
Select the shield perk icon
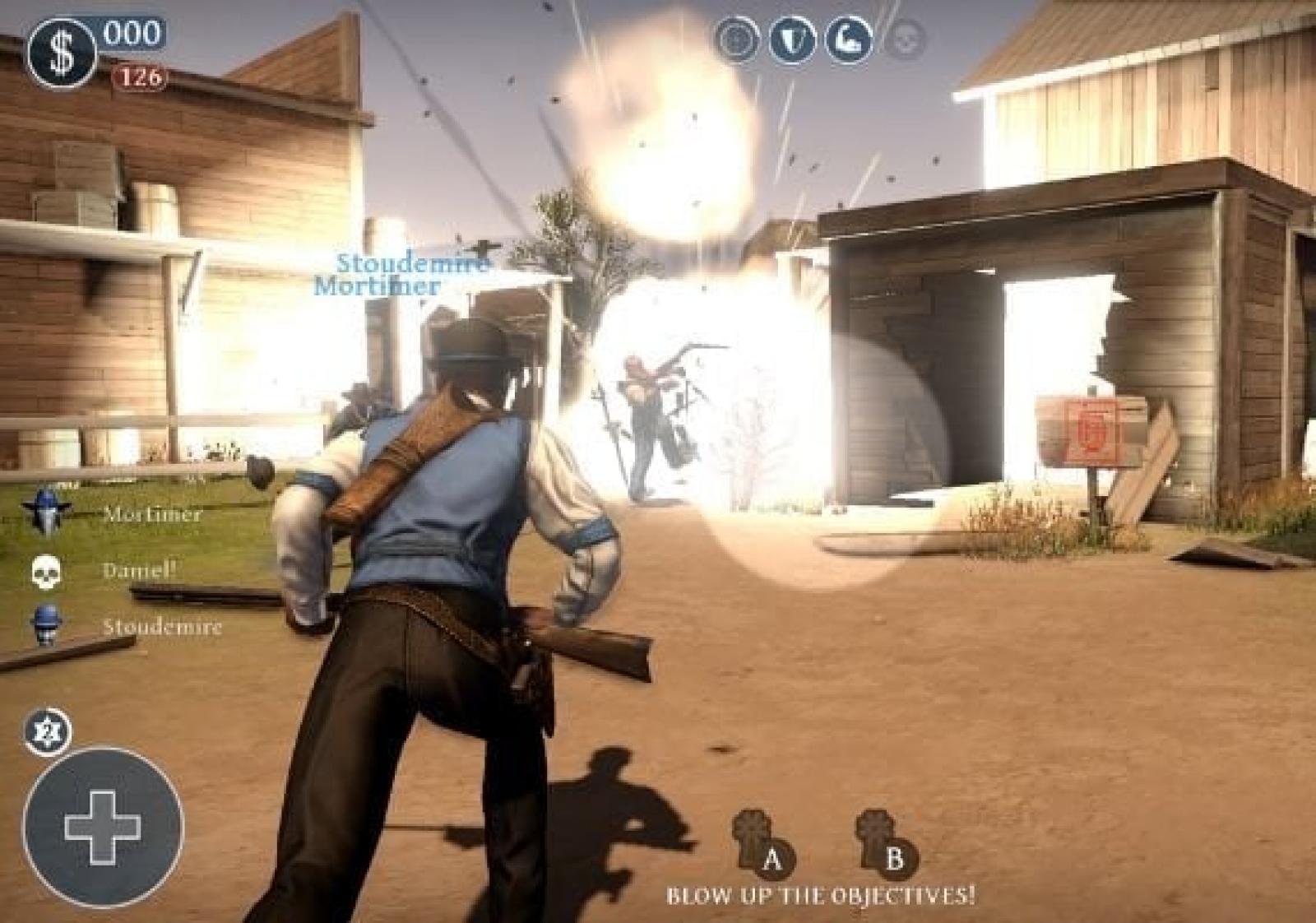tap(793, 38)
